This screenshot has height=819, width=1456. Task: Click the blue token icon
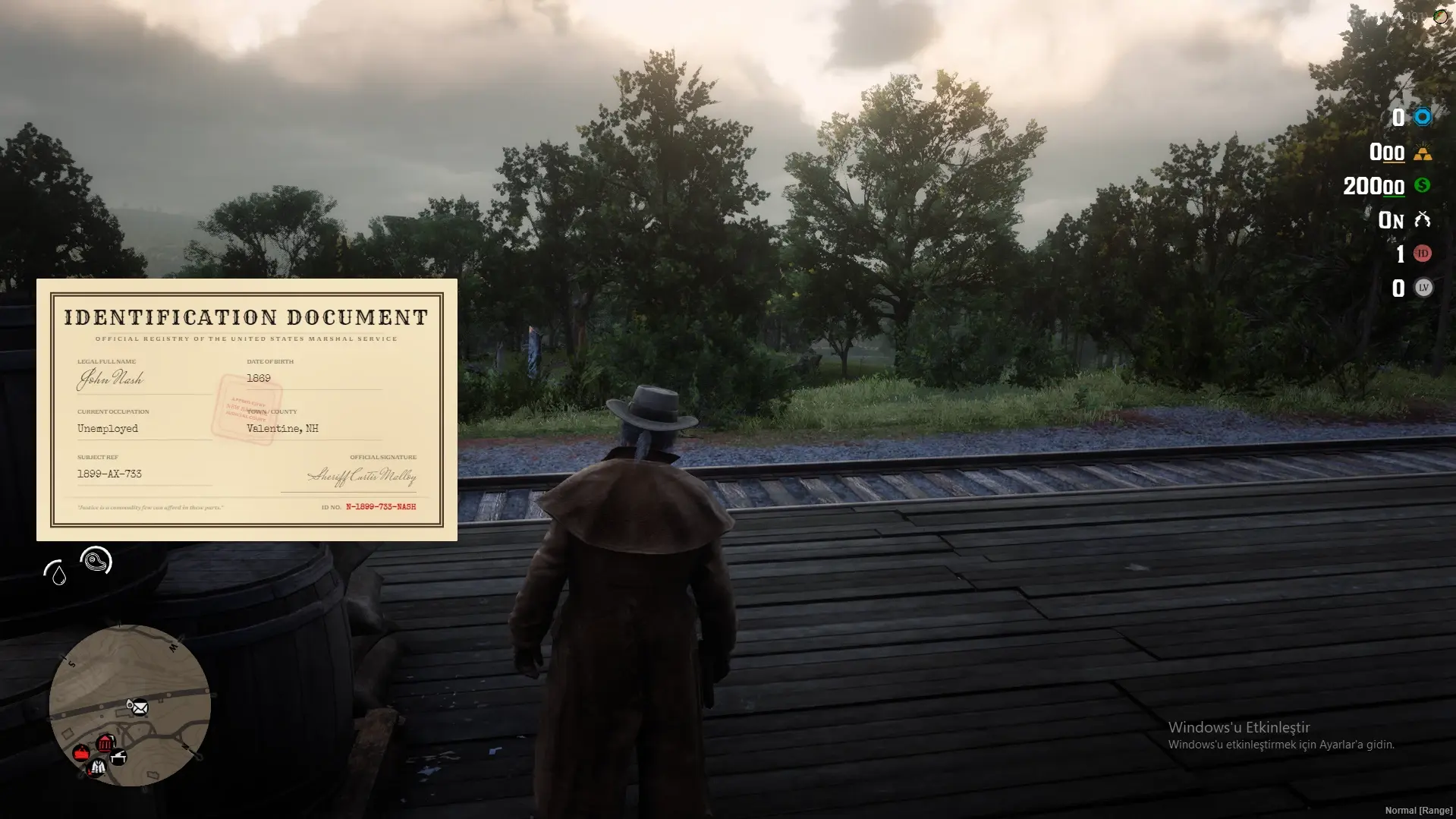(x=1422, y=117)
